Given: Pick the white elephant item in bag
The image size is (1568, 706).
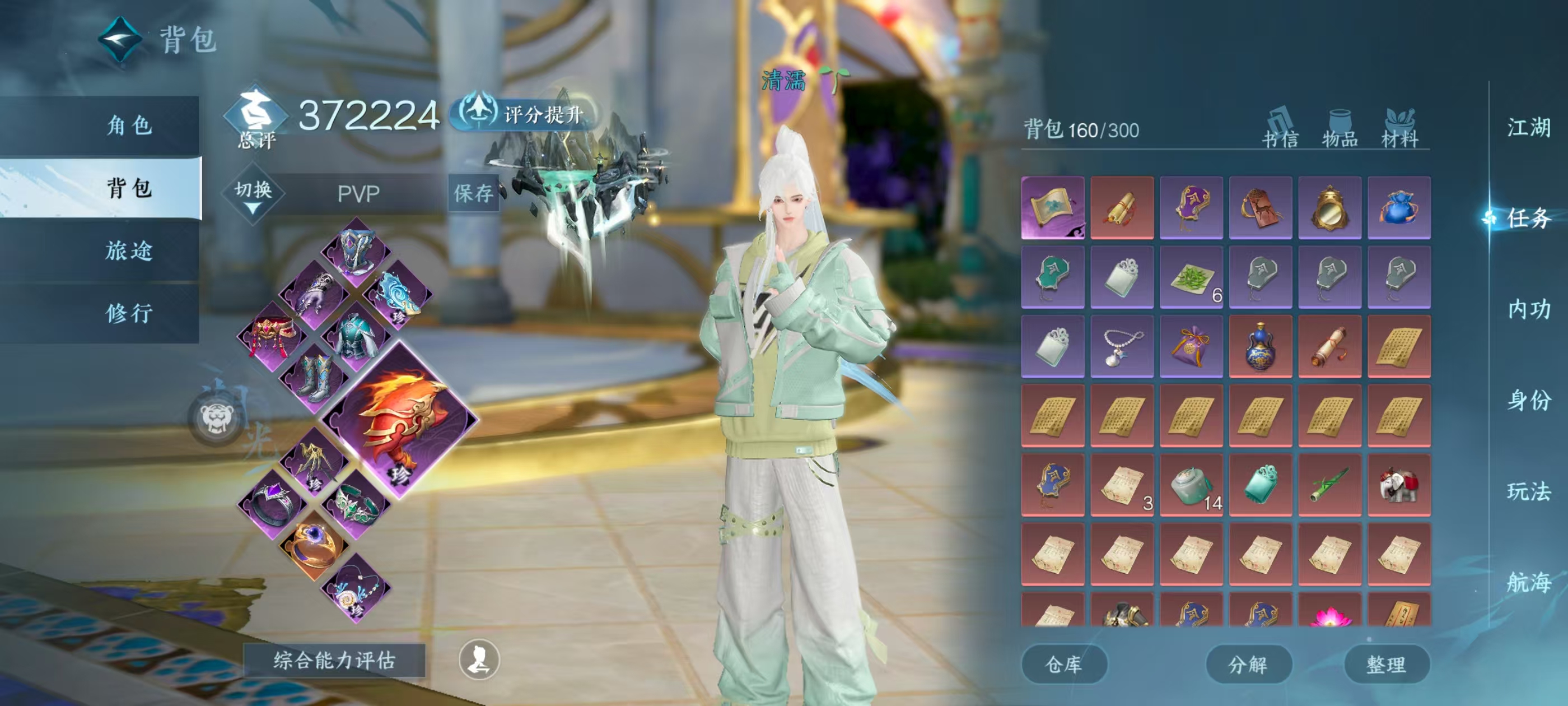Looking at the screenshot, I should tap(1399, 485).
